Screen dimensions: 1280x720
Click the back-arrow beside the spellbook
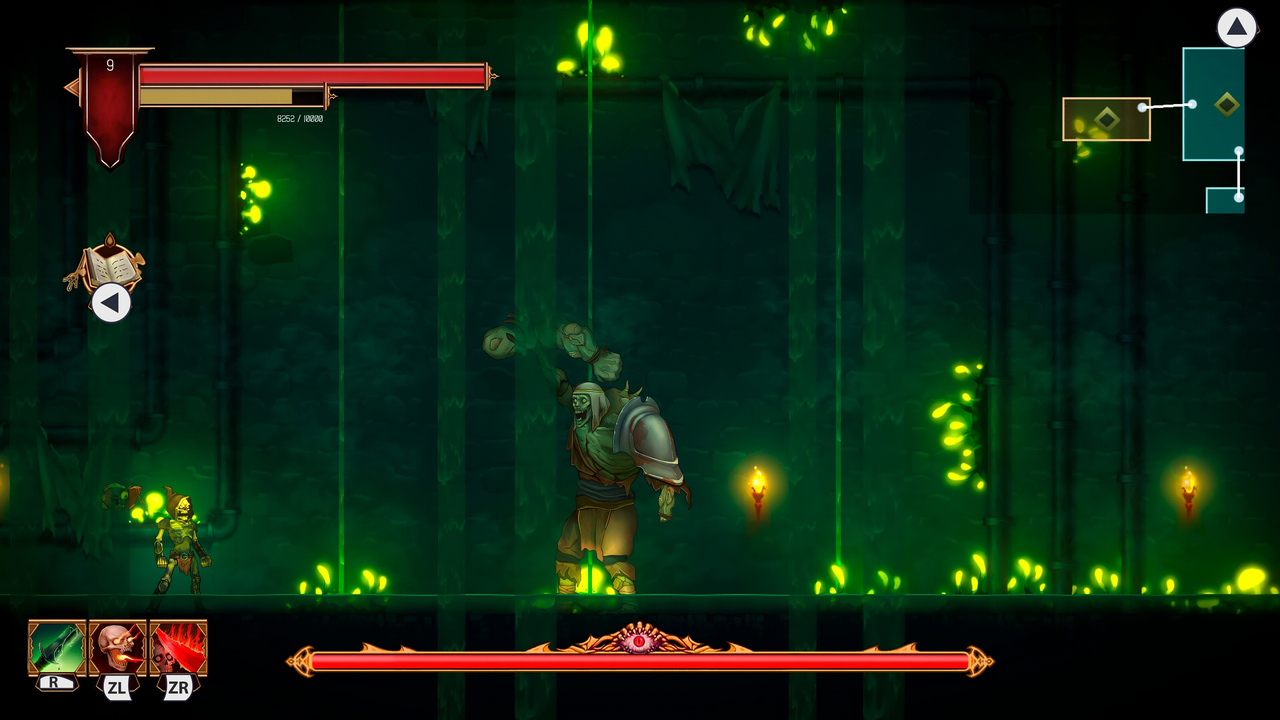coord(109,303)
